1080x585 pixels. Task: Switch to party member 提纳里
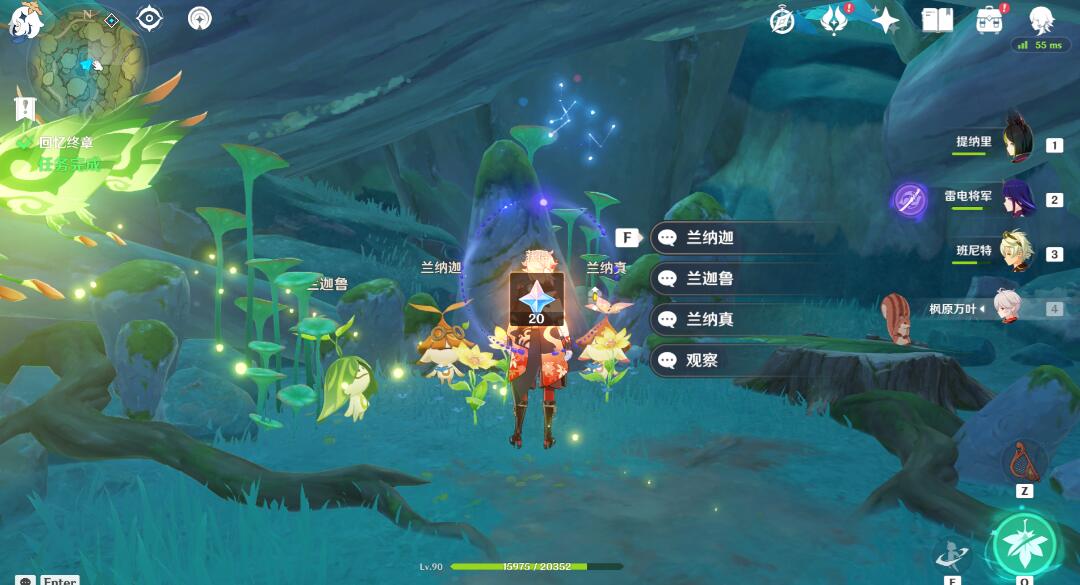[1016, 145]
